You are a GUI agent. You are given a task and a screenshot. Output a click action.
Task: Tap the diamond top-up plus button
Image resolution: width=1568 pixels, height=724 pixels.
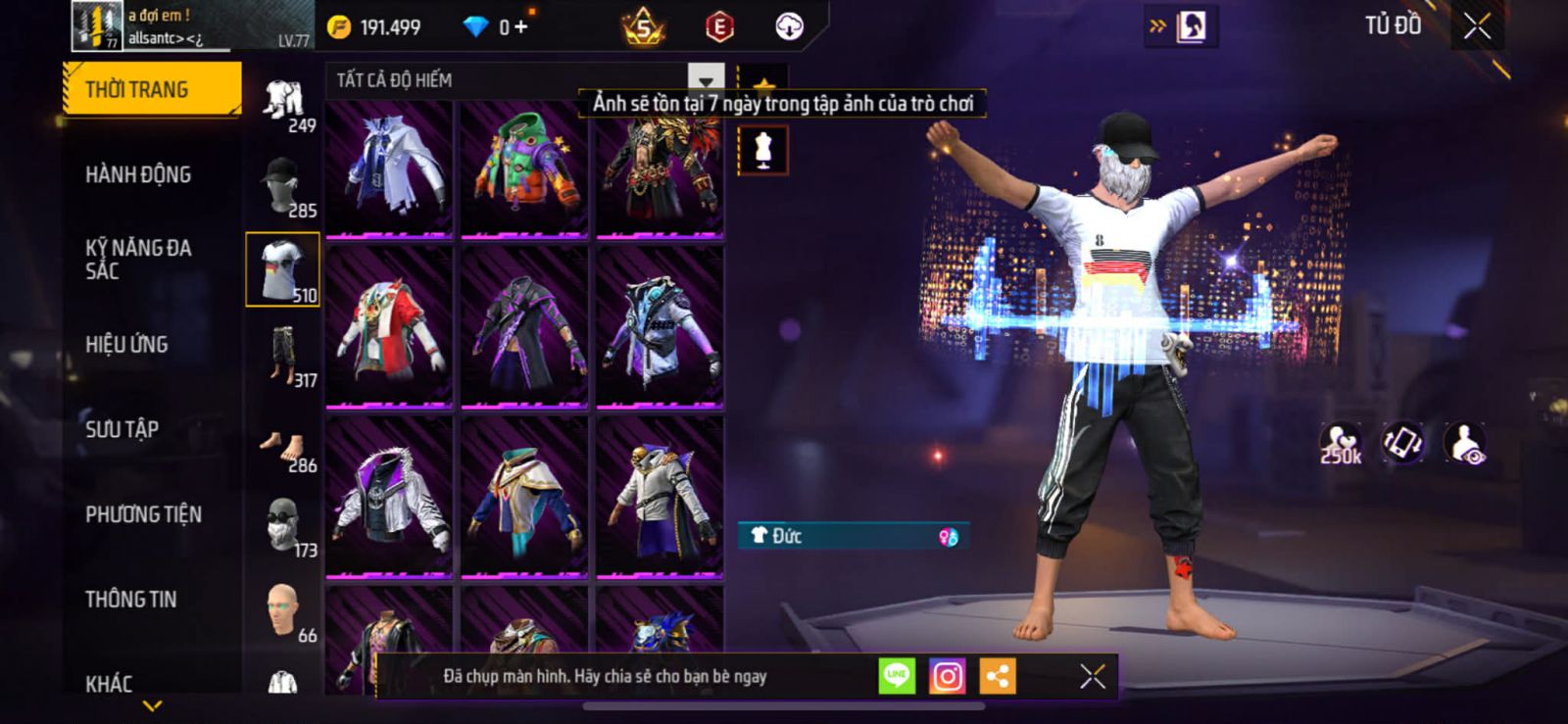[x=520, y=27]
